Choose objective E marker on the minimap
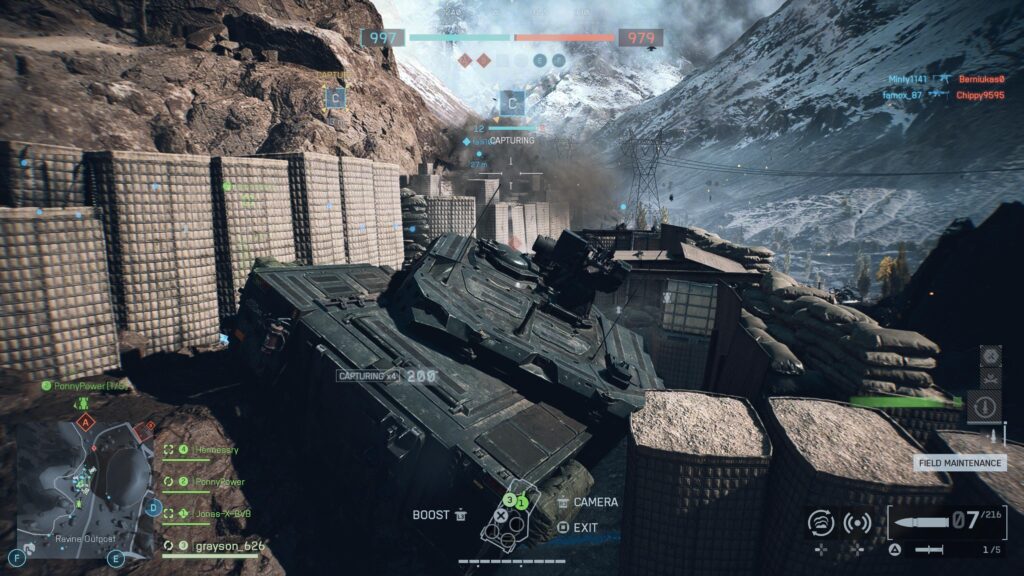Viewport: 1024px width, 576px height. pos(116,558)
